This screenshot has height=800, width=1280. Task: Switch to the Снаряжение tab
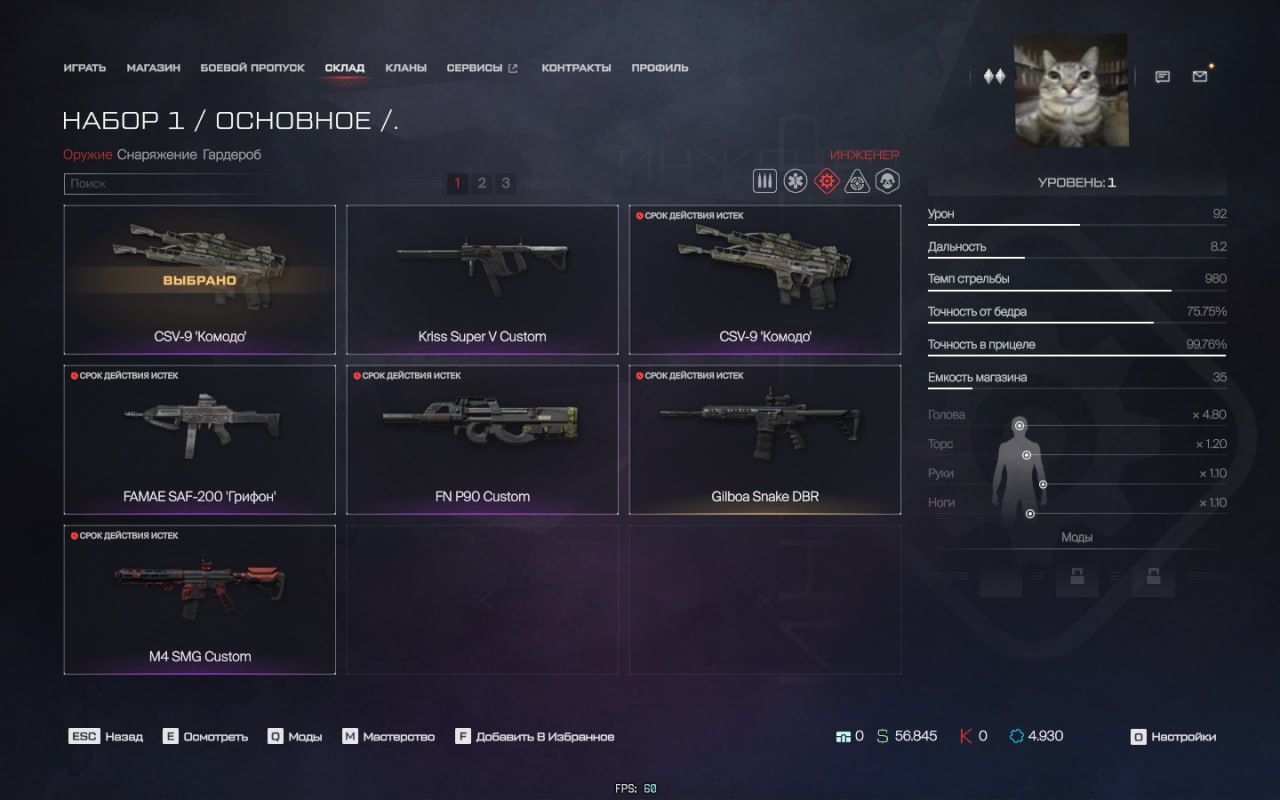[x=157, y=155]
